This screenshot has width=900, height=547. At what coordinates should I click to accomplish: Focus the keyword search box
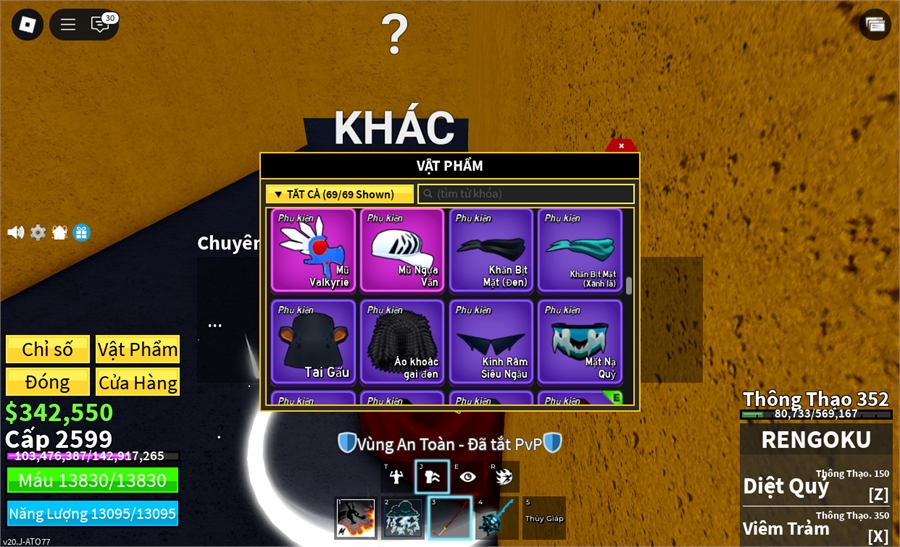click(x=526, y=194)
